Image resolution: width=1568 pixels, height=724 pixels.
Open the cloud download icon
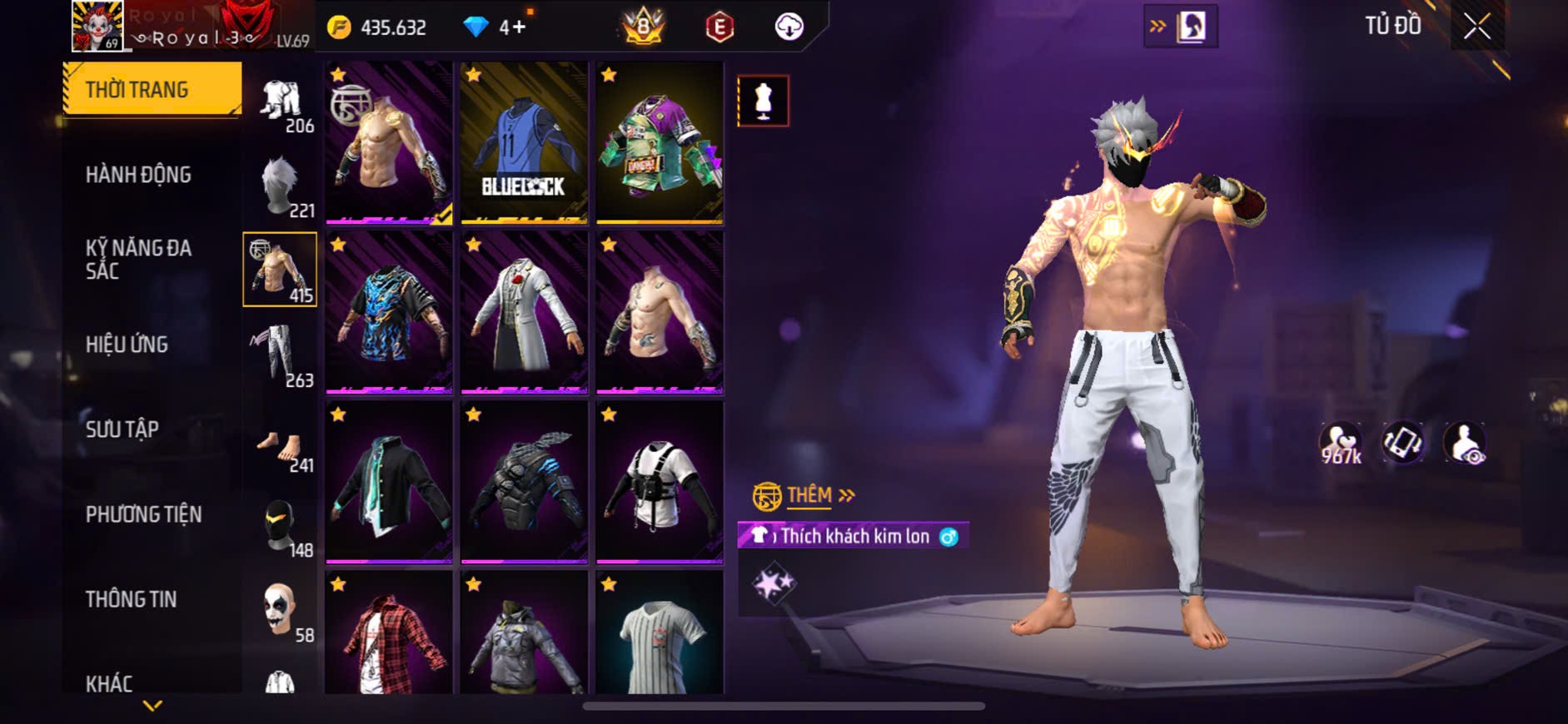click(x=789, y=27)
